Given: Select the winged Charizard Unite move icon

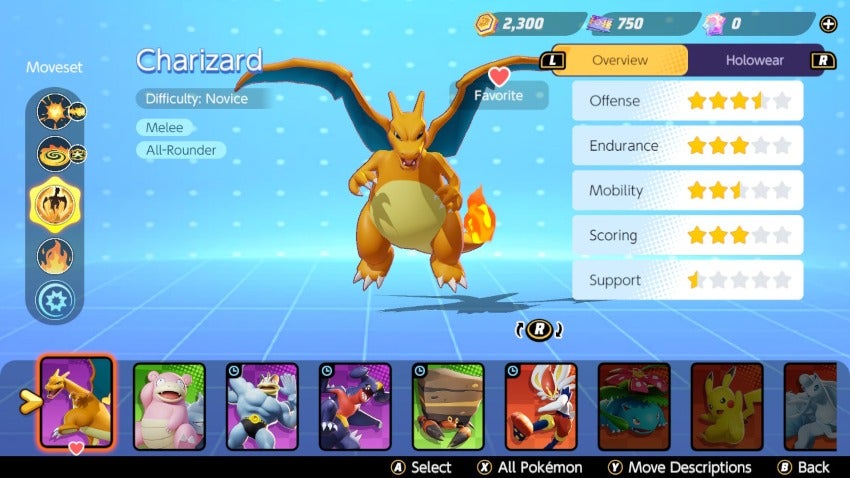Looking at the screenshot, I should coord(53,203).
